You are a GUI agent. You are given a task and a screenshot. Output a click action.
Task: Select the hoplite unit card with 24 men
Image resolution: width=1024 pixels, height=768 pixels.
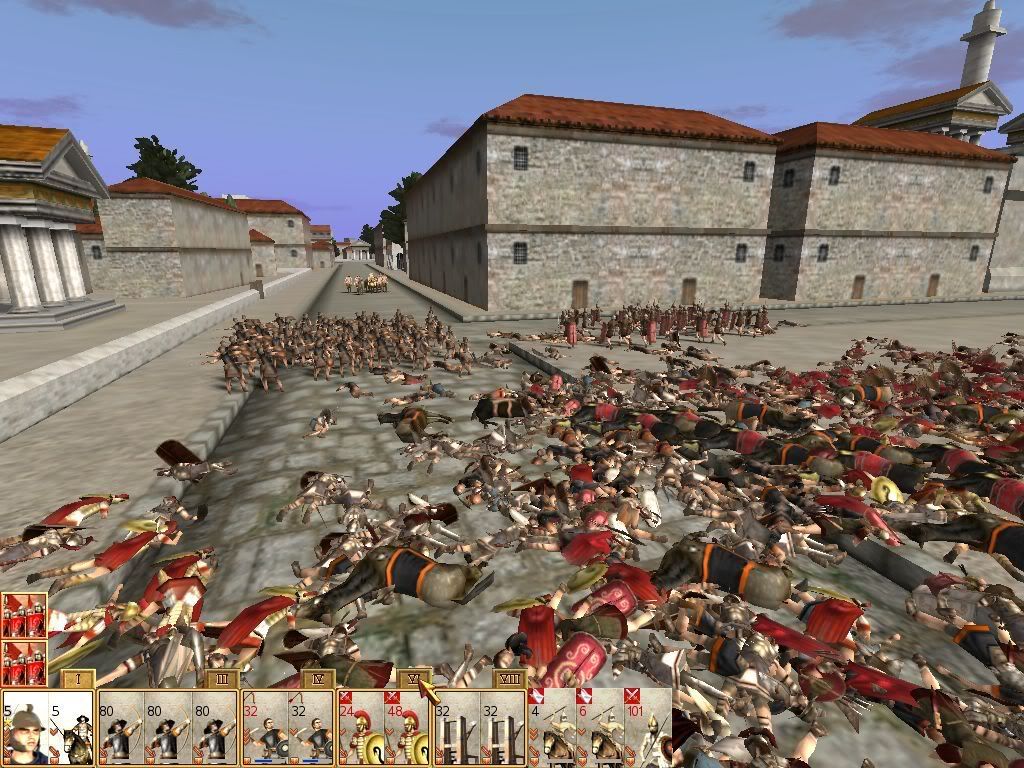[363, 730]
